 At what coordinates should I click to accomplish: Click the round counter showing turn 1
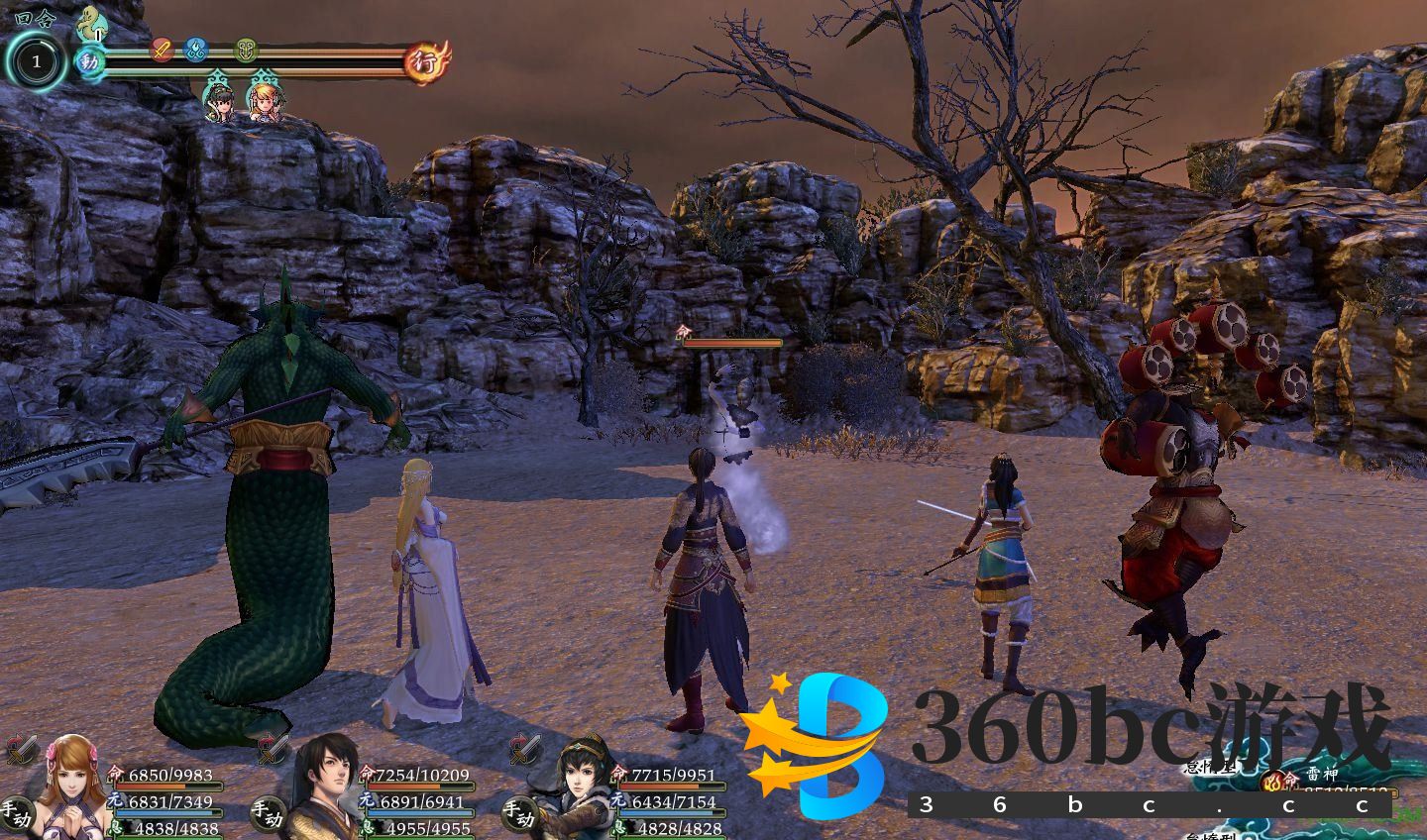click(x=37, y=62)
